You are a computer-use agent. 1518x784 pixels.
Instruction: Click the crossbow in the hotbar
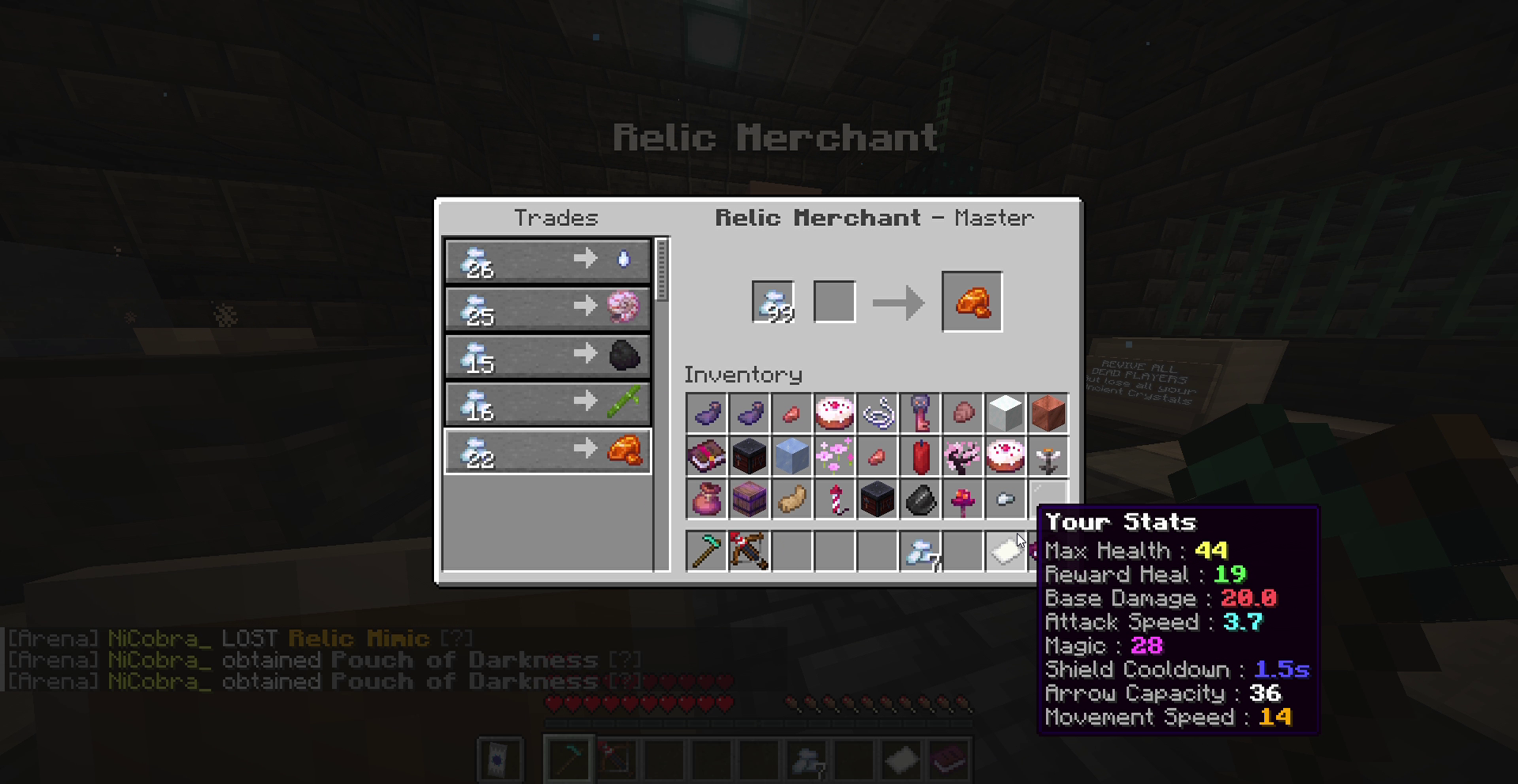[x=749, y=550]
